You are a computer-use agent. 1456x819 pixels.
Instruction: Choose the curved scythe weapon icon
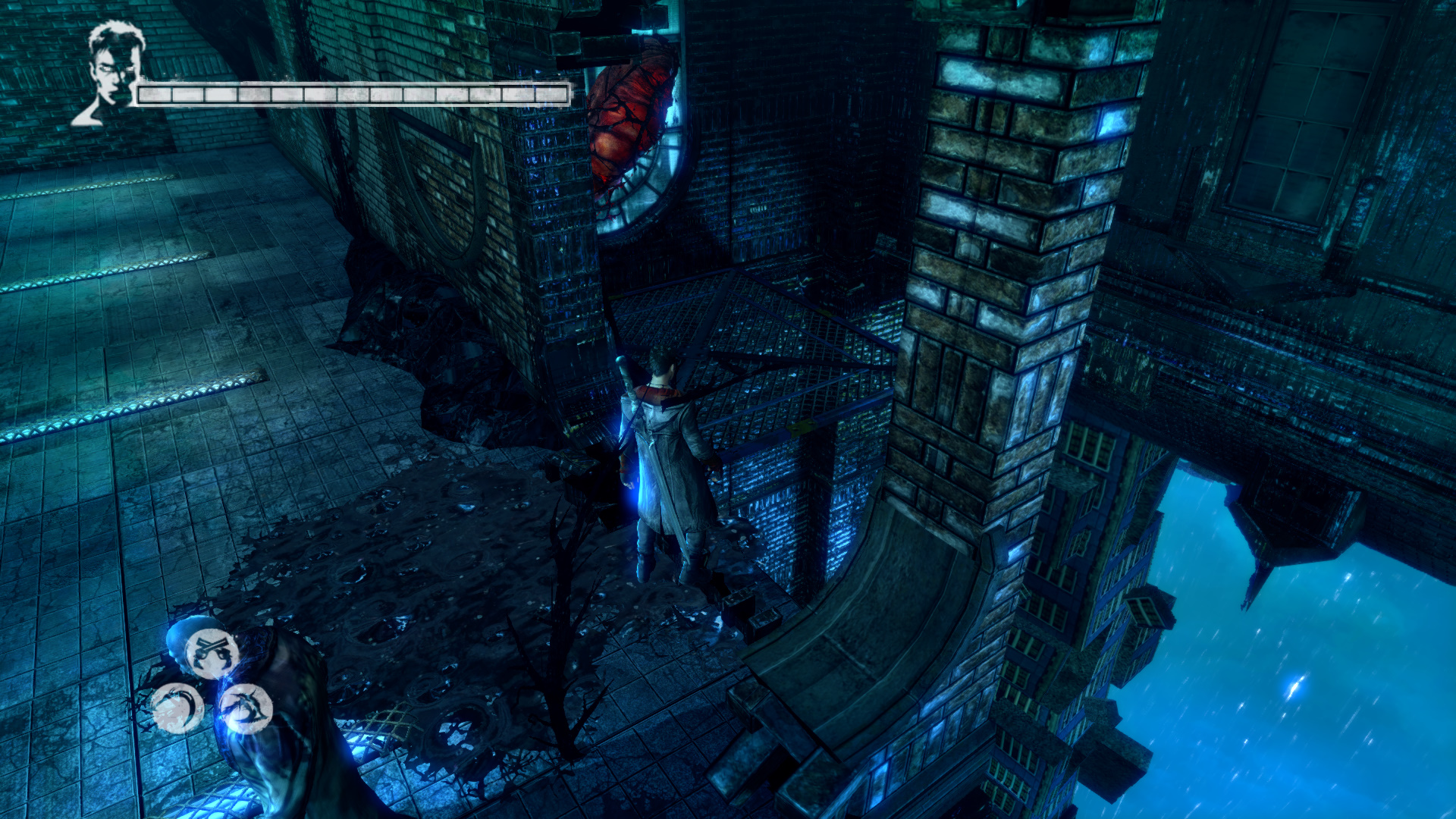click(177, 708)
